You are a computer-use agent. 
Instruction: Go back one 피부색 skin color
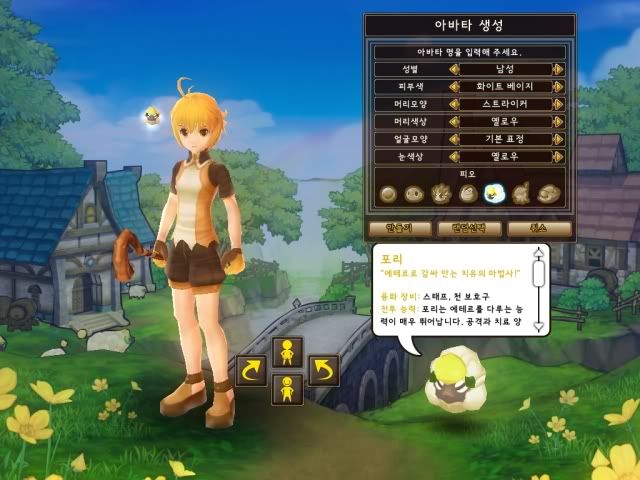click(x=453, y=87)
